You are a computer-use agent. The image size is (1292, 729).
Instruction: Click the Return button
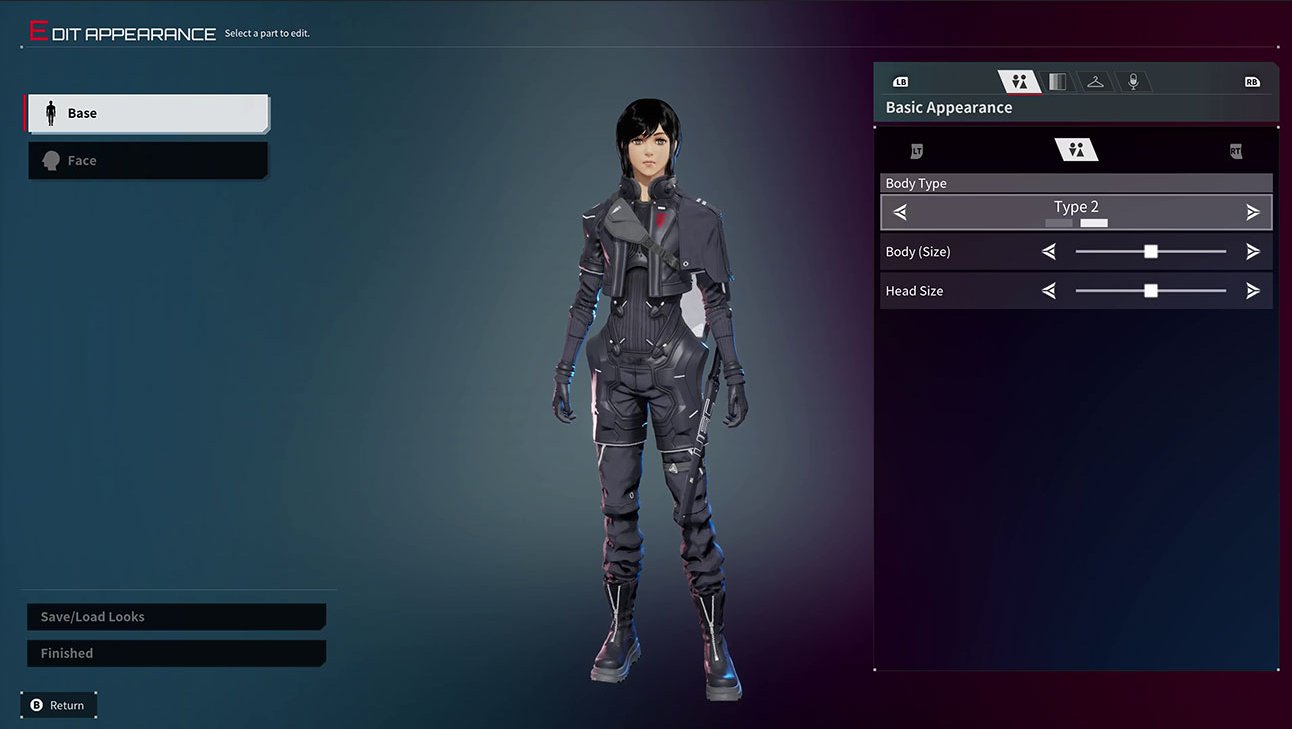(58, 705)
